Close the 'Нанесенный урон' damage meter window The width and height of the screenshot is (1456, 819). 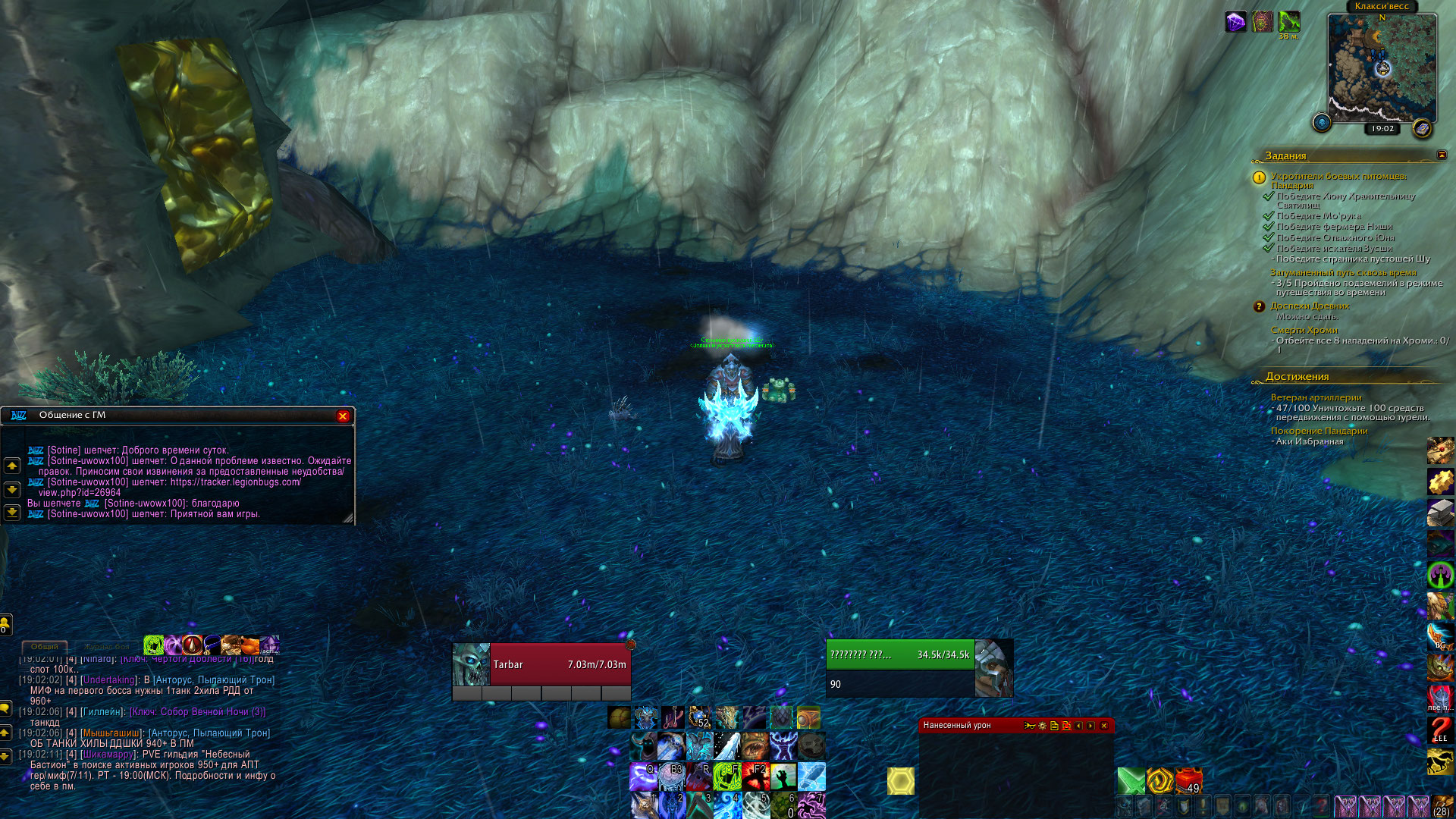point(1103,726)
